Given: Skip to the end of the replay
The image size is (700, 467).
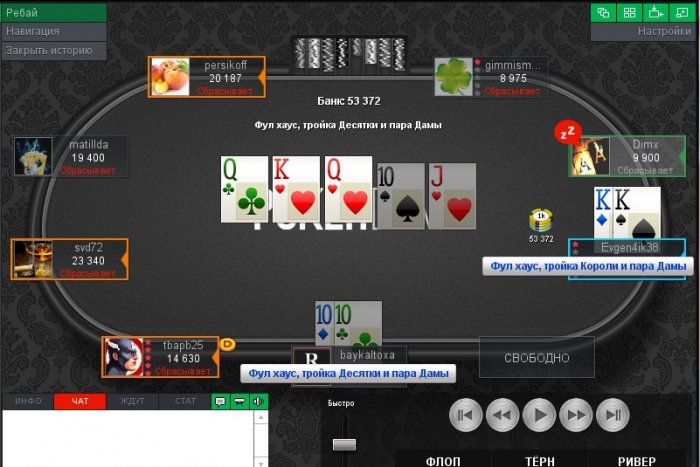Looking at the screenshot, I should pos(612,414).
